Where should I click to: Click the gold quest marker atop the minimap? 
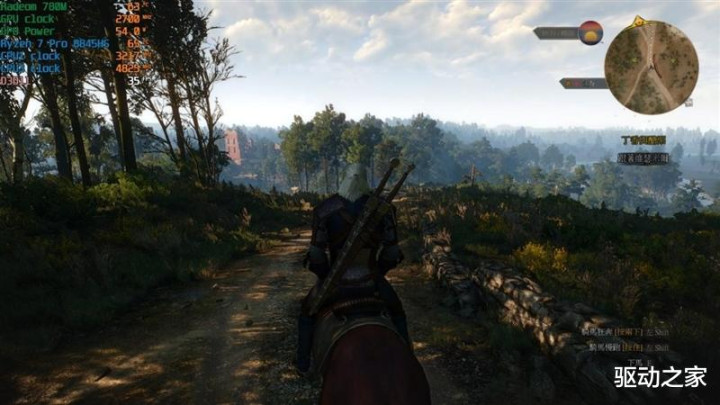[x=639, y=20]
